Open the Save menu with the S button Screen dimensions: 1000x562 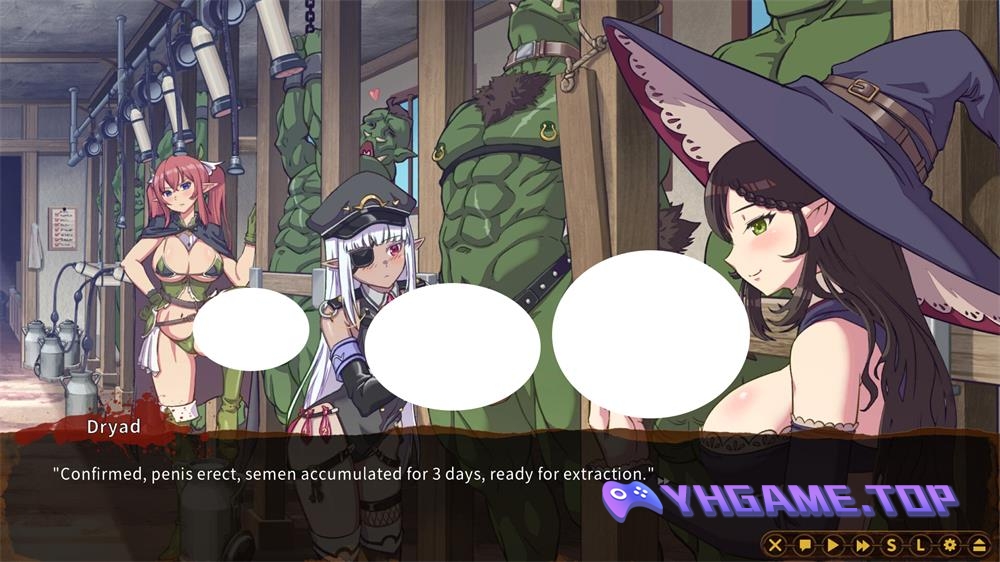[x=891, y=545]
